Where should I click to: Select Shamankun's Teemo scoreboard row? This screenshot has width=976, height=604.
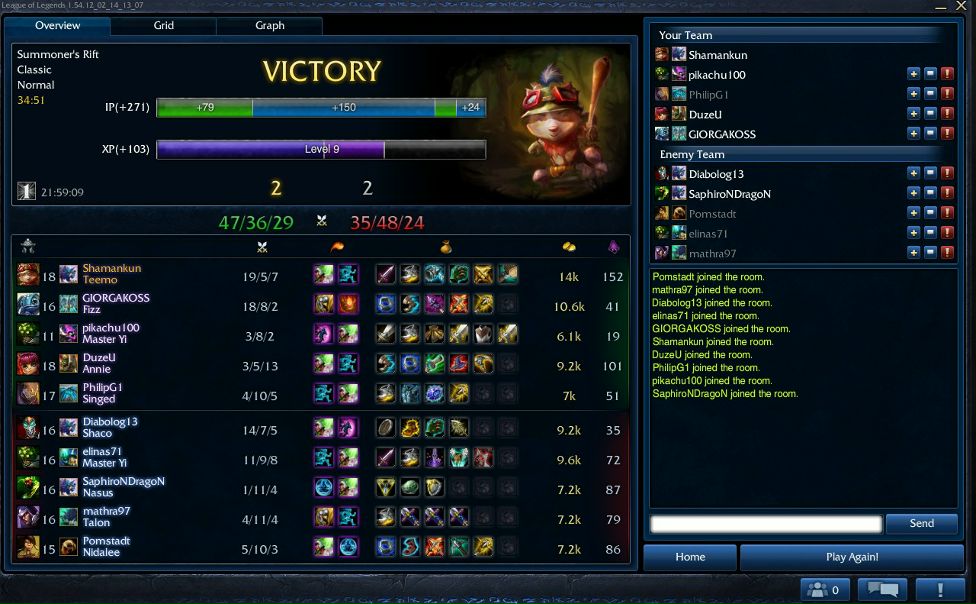322,274
